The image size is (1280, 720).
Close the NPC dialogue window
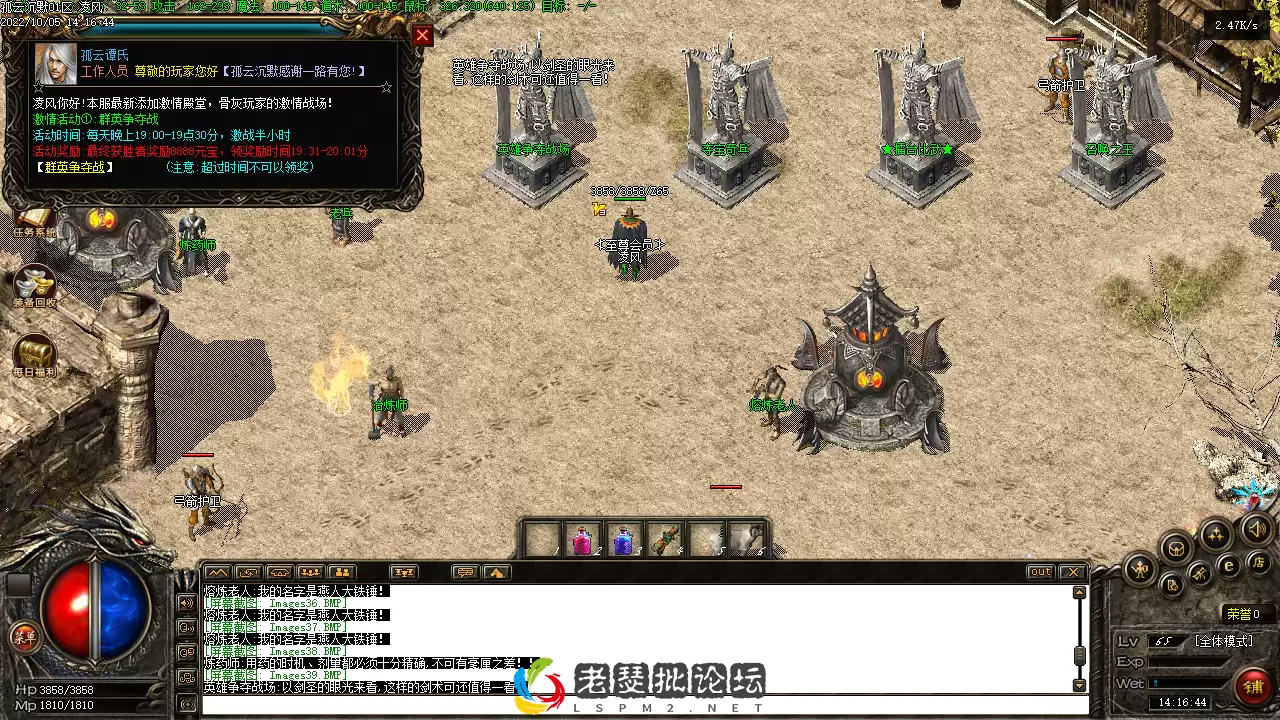(422, 36)
